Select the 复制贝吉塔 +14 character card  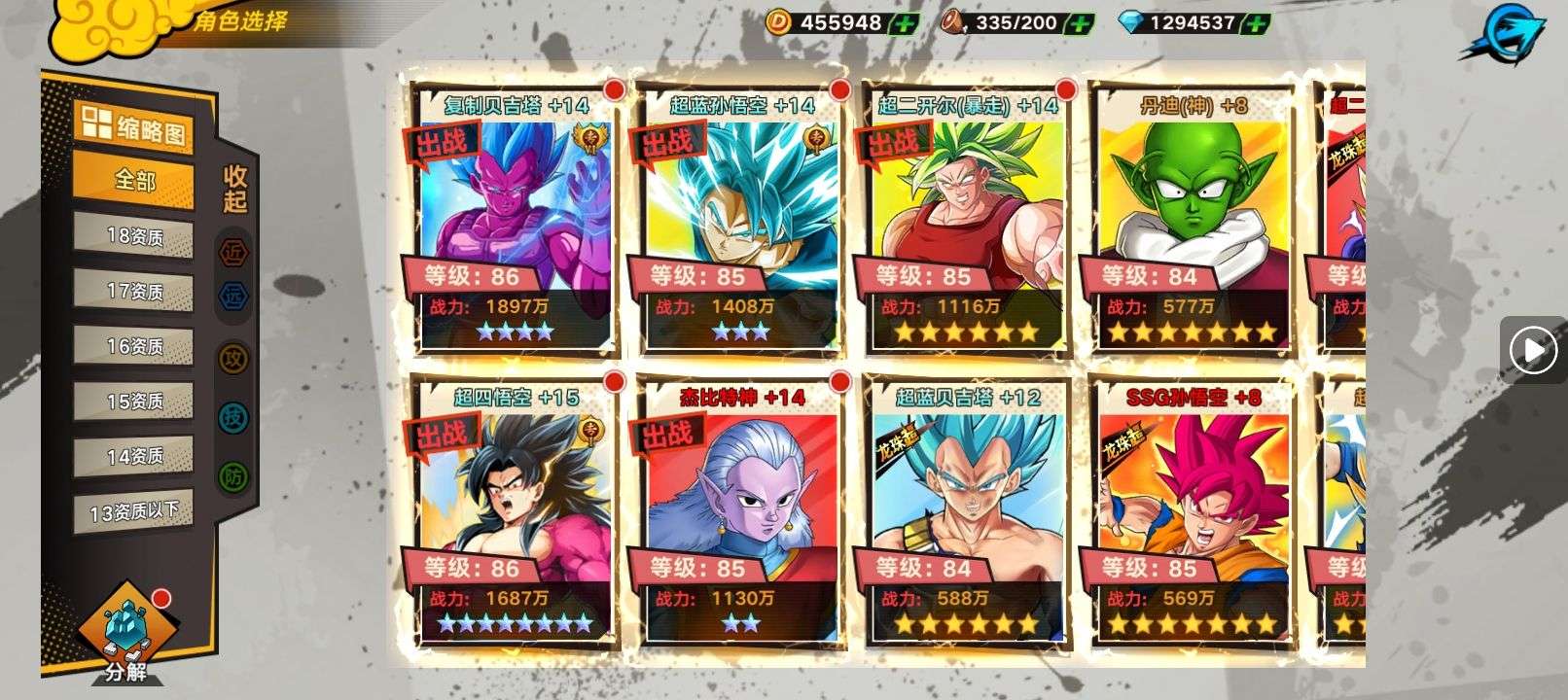(x=514, y=220)
